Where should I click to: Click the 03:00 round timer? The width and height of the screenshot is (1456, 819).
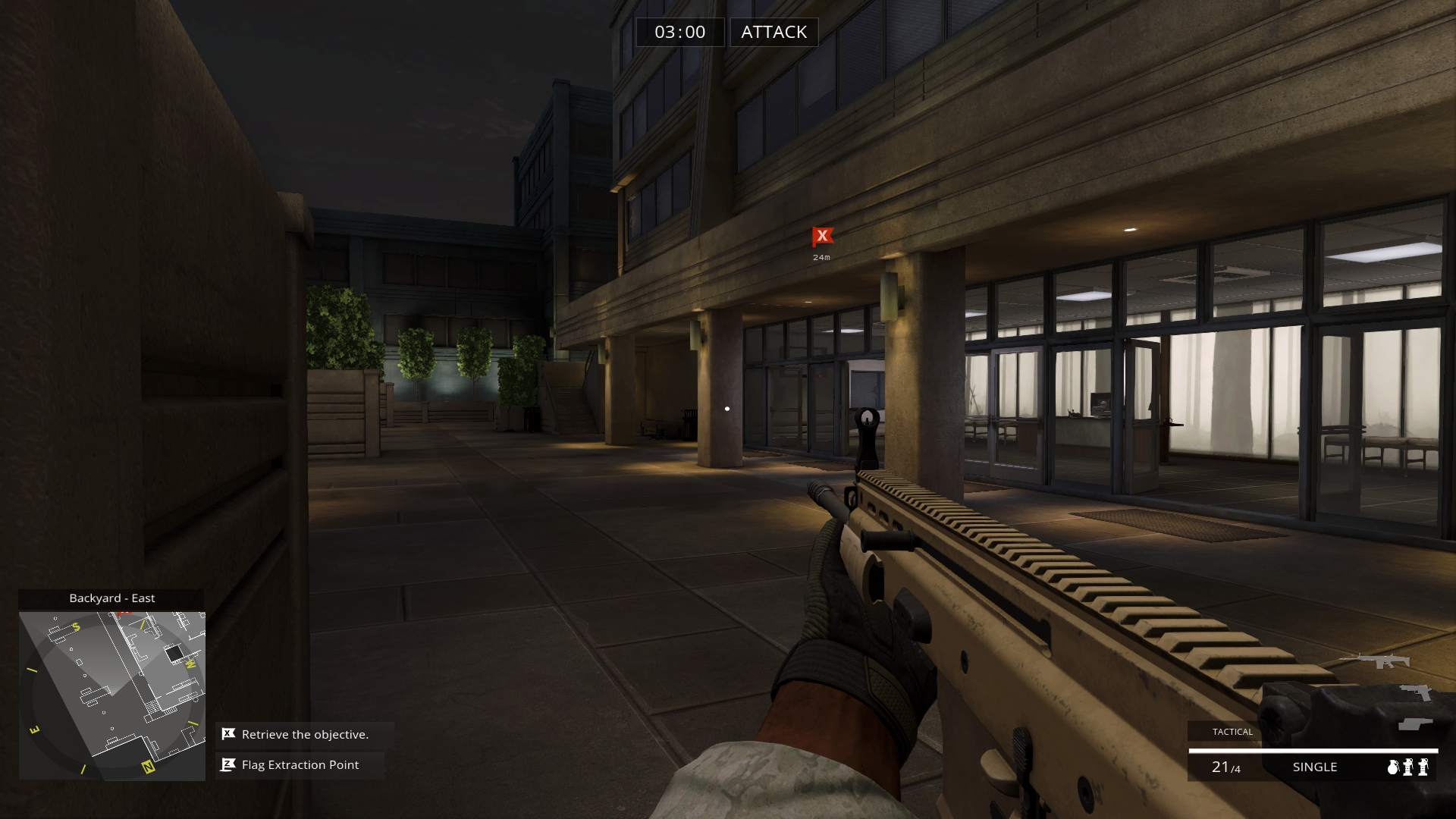click(680, 32)
